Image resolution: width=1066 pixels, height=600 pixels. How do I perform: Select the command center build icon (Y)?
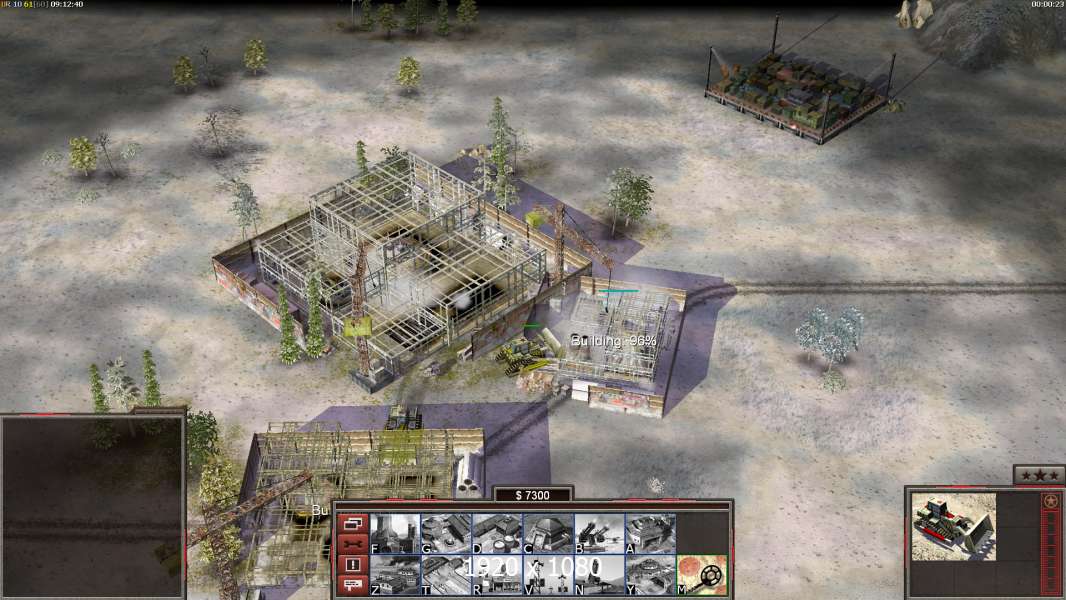[x=650, y=575]
